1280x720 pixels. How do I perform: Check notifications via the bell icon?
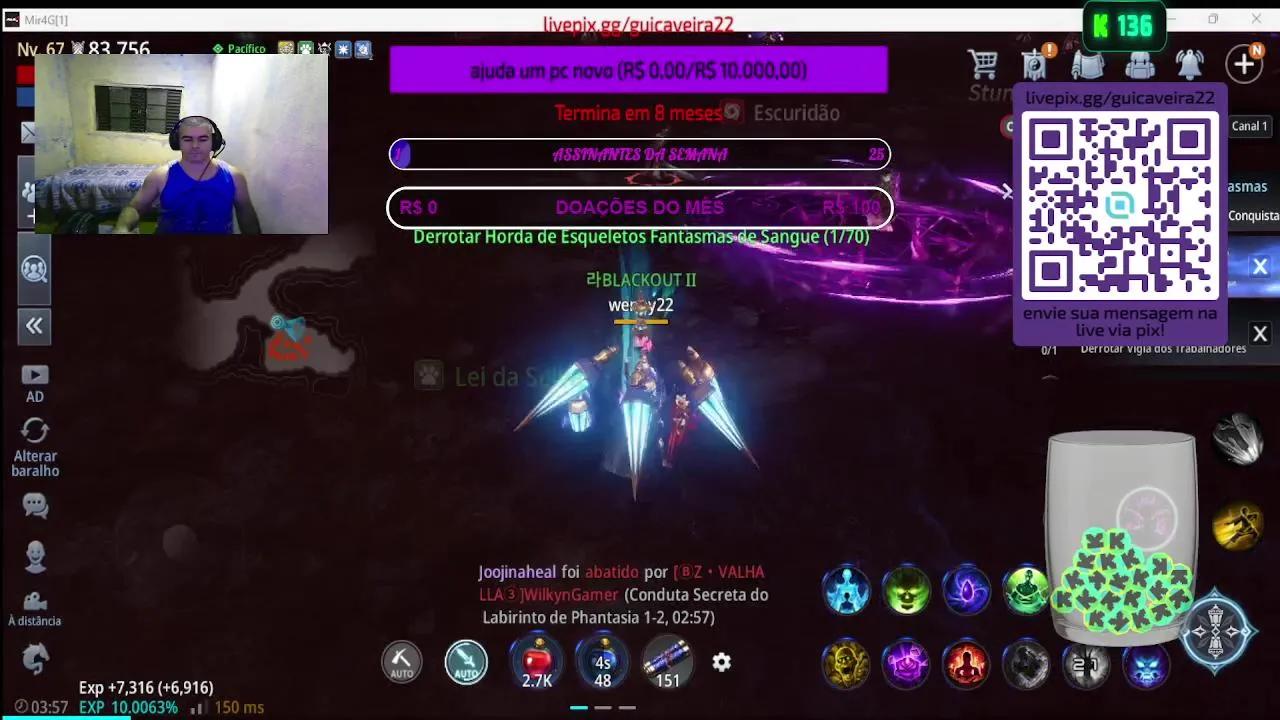click(x=1190, y=64)
